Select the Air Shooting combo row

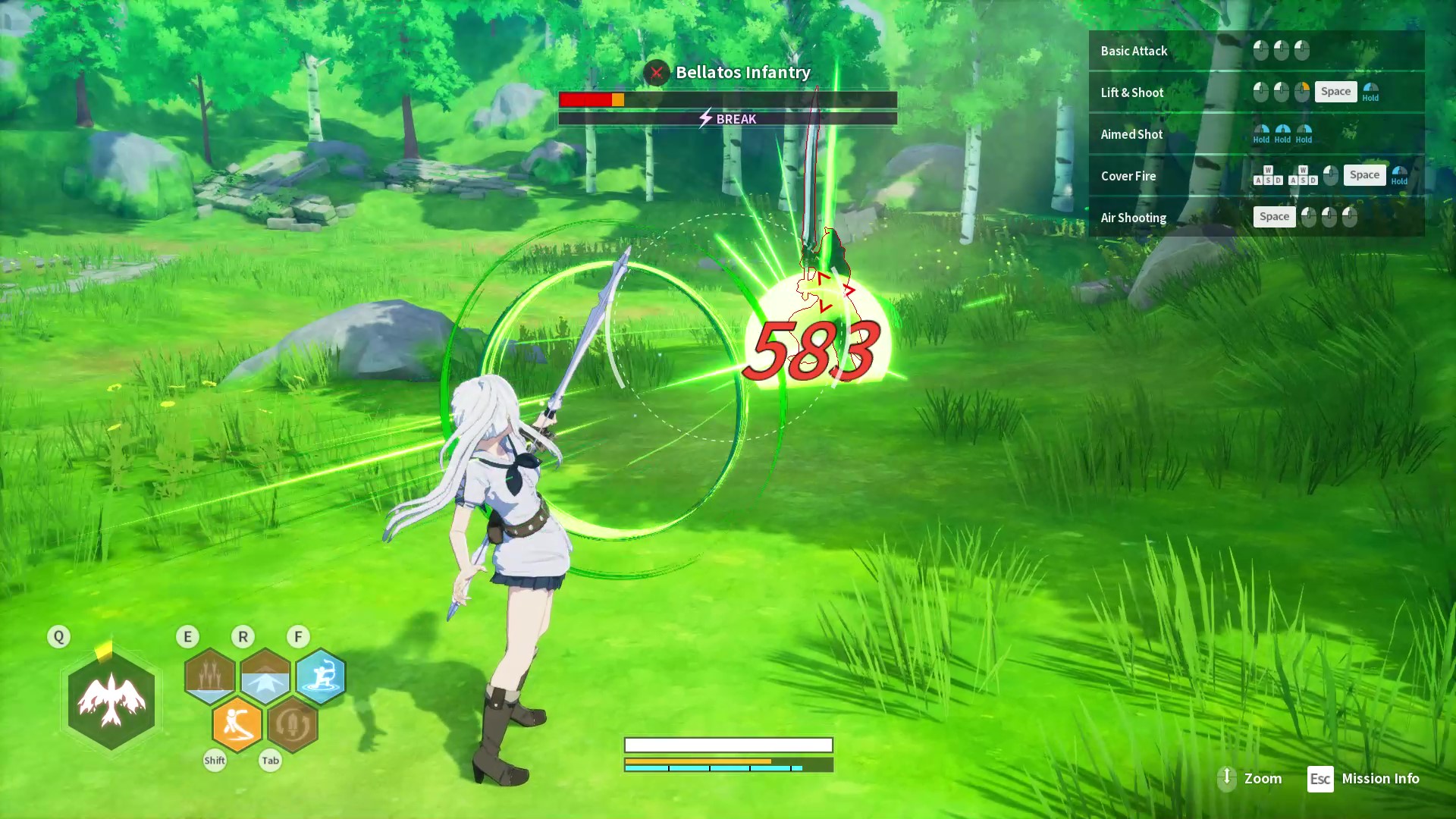1256,218
